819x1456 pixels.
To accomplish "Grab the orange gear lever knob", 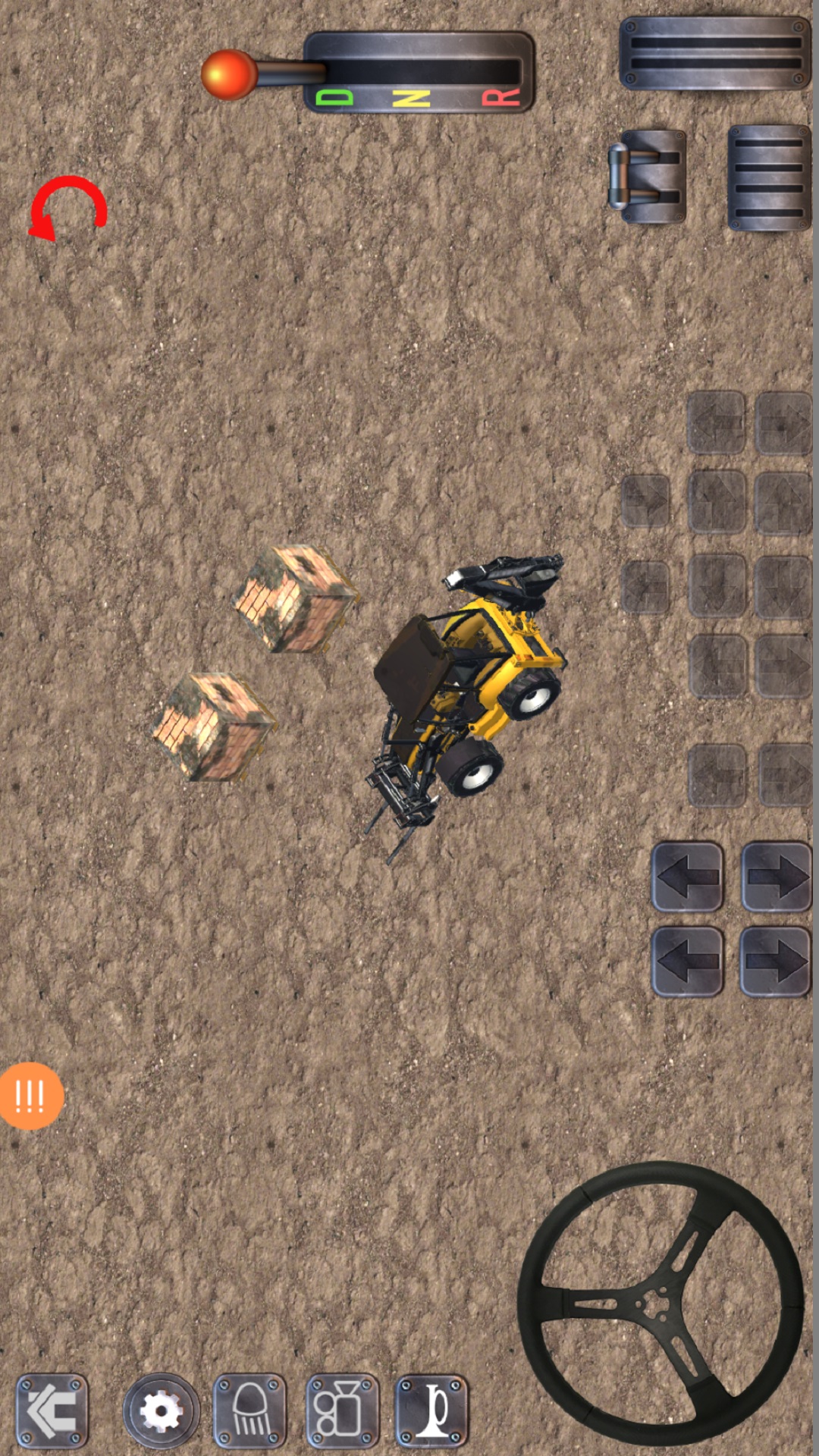I will tap(228, 74).
